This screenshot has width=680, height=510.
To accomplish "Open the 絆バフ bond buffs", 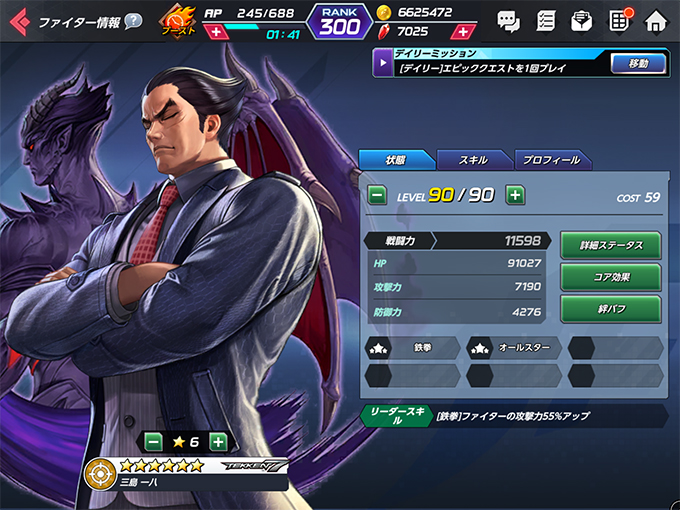I will pyautogui.click(x=610, y=309).
